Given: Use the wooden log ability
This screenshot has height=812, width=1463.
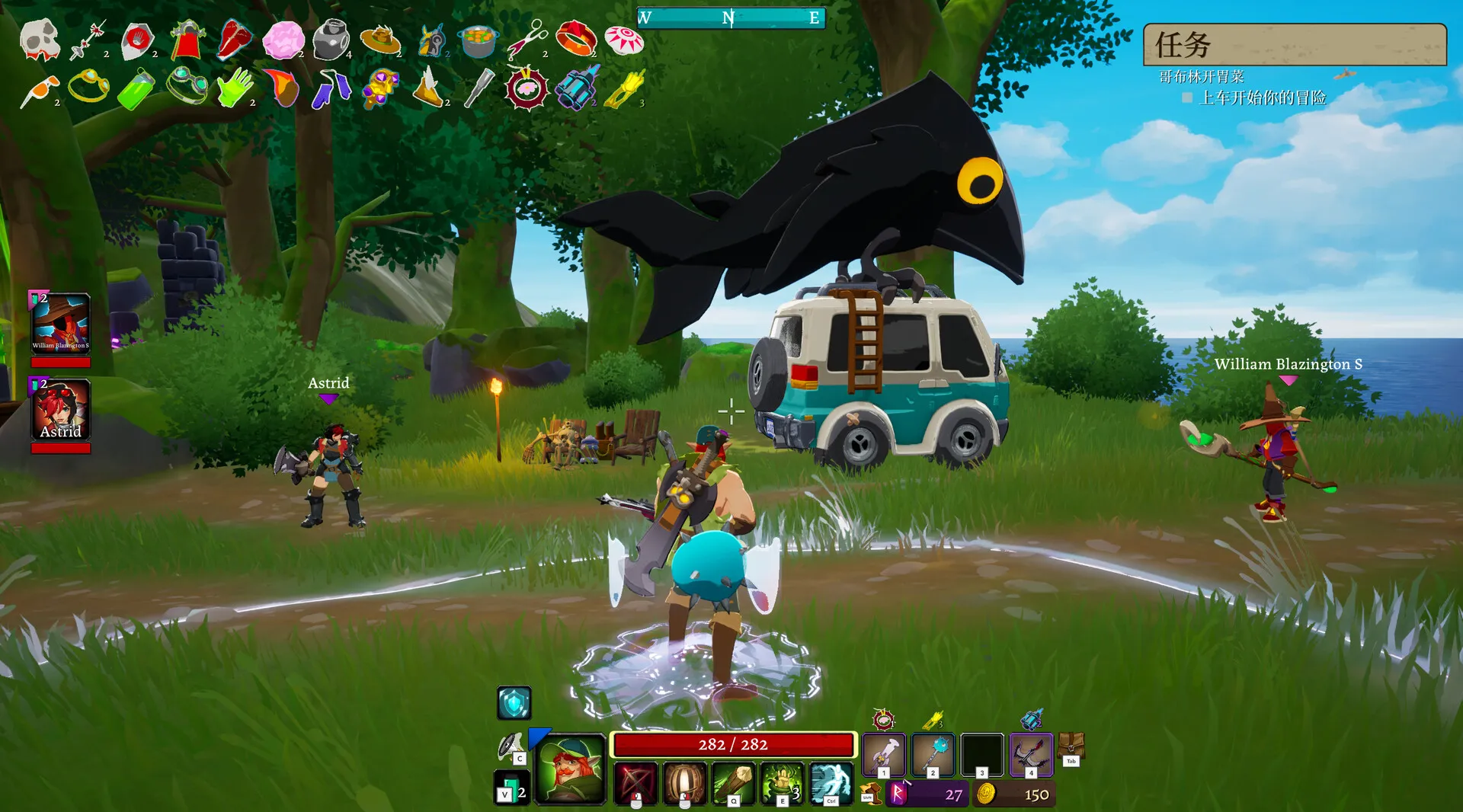Looking at the screenshot, I should (x=733, y=782).
